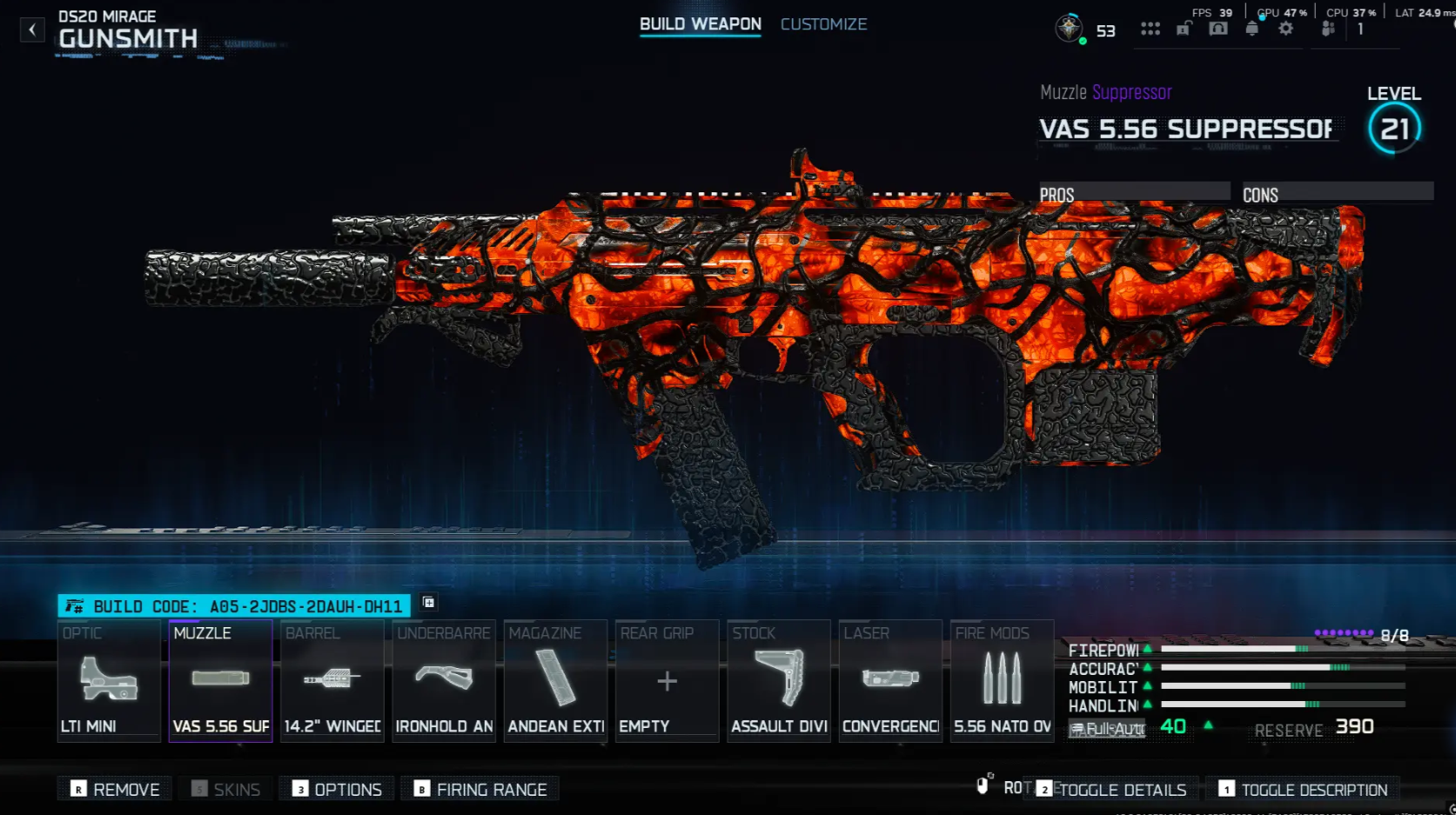The image size is (1456, 815).
Task: Add an attachment to the empty REAR GRIP slot
Action: pos(667,683)
